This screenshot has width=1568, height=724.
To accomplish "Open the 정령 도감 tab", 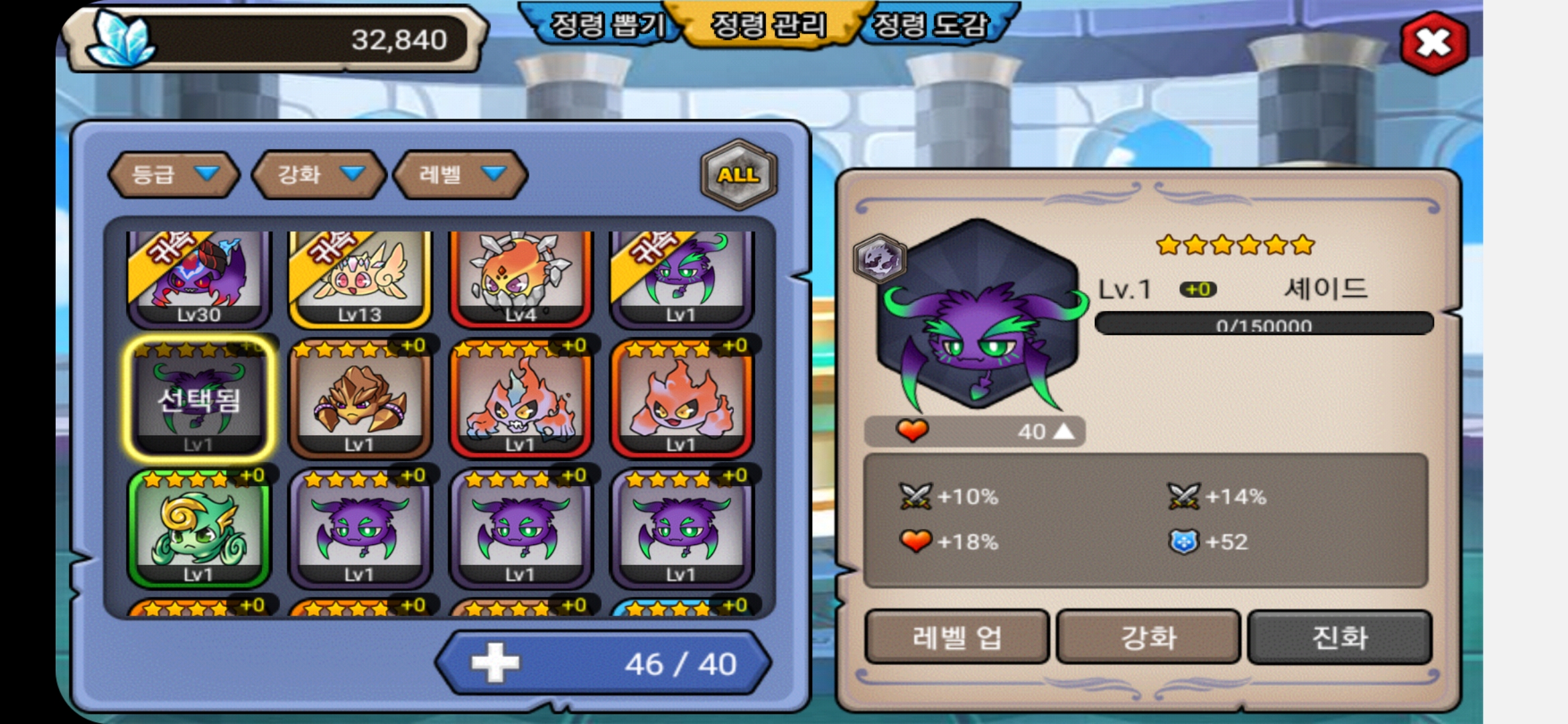I will 930,25.
